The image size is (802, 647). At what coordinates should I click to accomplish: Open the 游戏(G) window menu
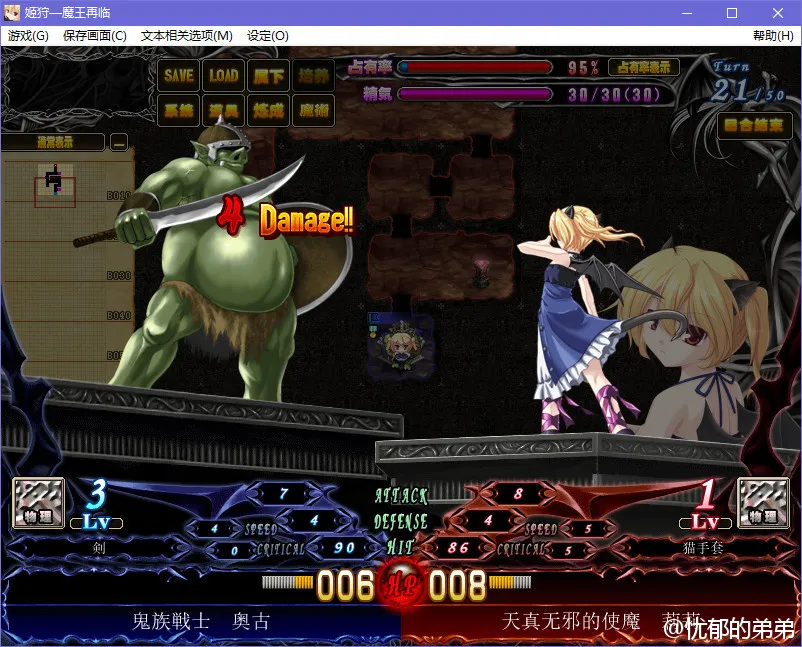coord(28,36)
